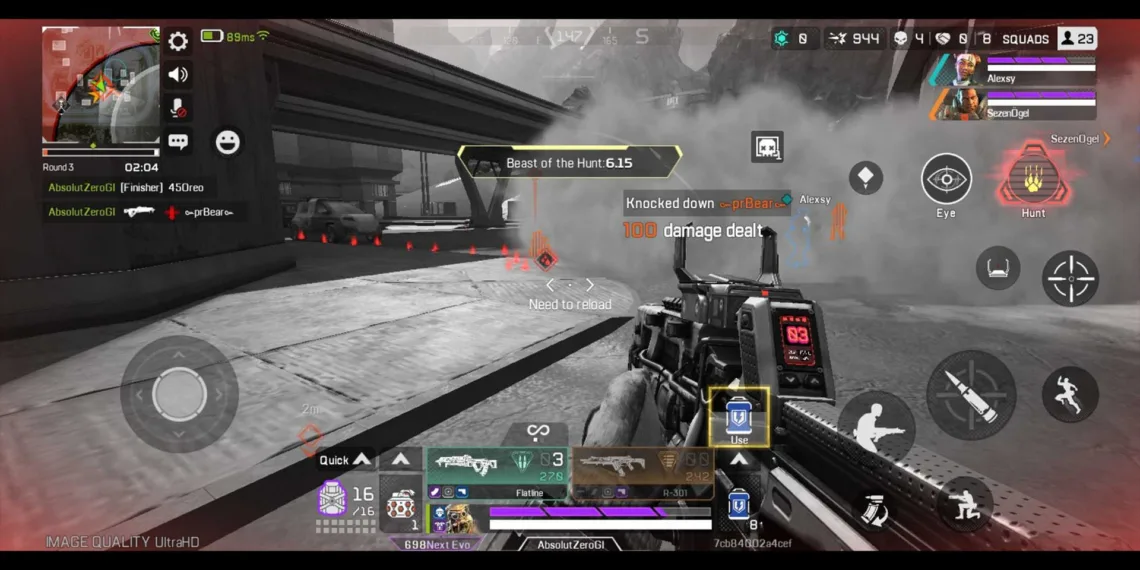
Task: Tap the jump button with leaping figure
Action: coord(1069,393)
